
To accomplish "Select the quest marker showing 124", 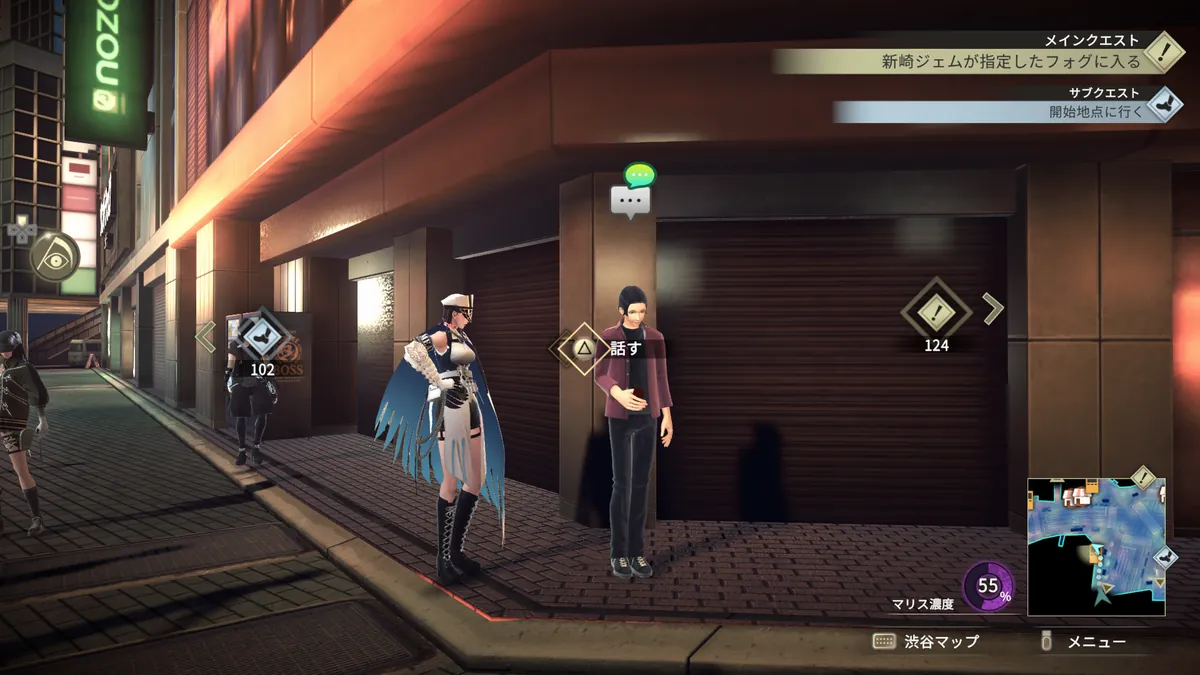I will [x=936, y=313].
